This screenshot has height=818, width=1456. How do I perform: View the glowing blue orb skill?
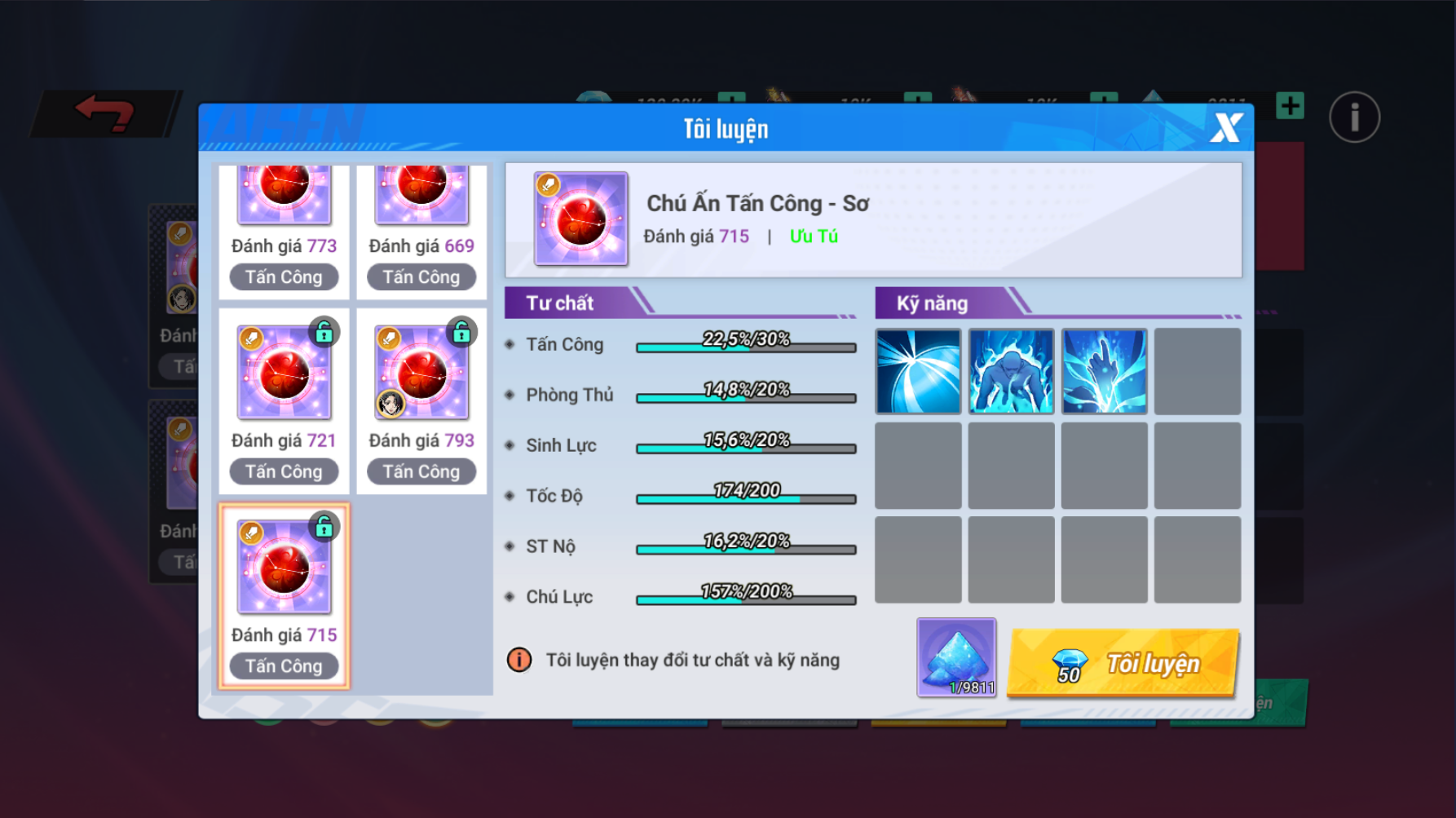918,371
